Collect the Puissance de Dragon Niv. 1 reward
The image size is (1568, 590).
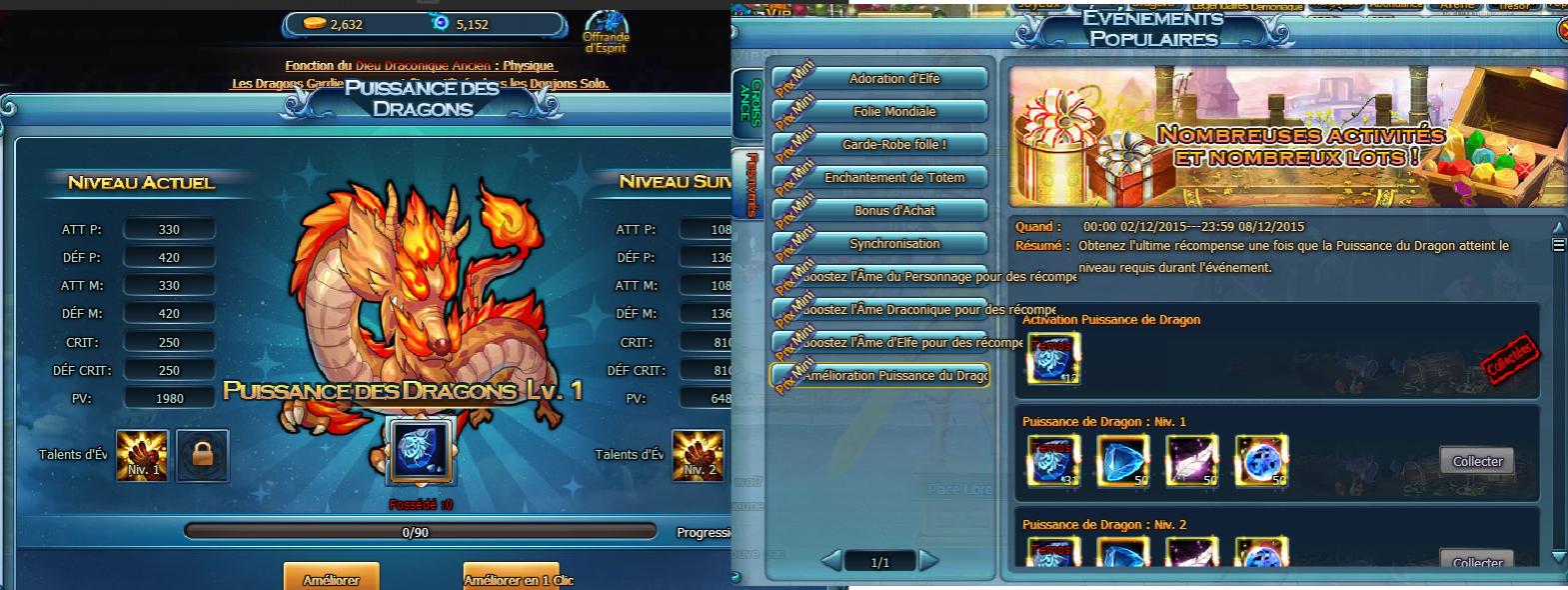(x=1477, y=461)
